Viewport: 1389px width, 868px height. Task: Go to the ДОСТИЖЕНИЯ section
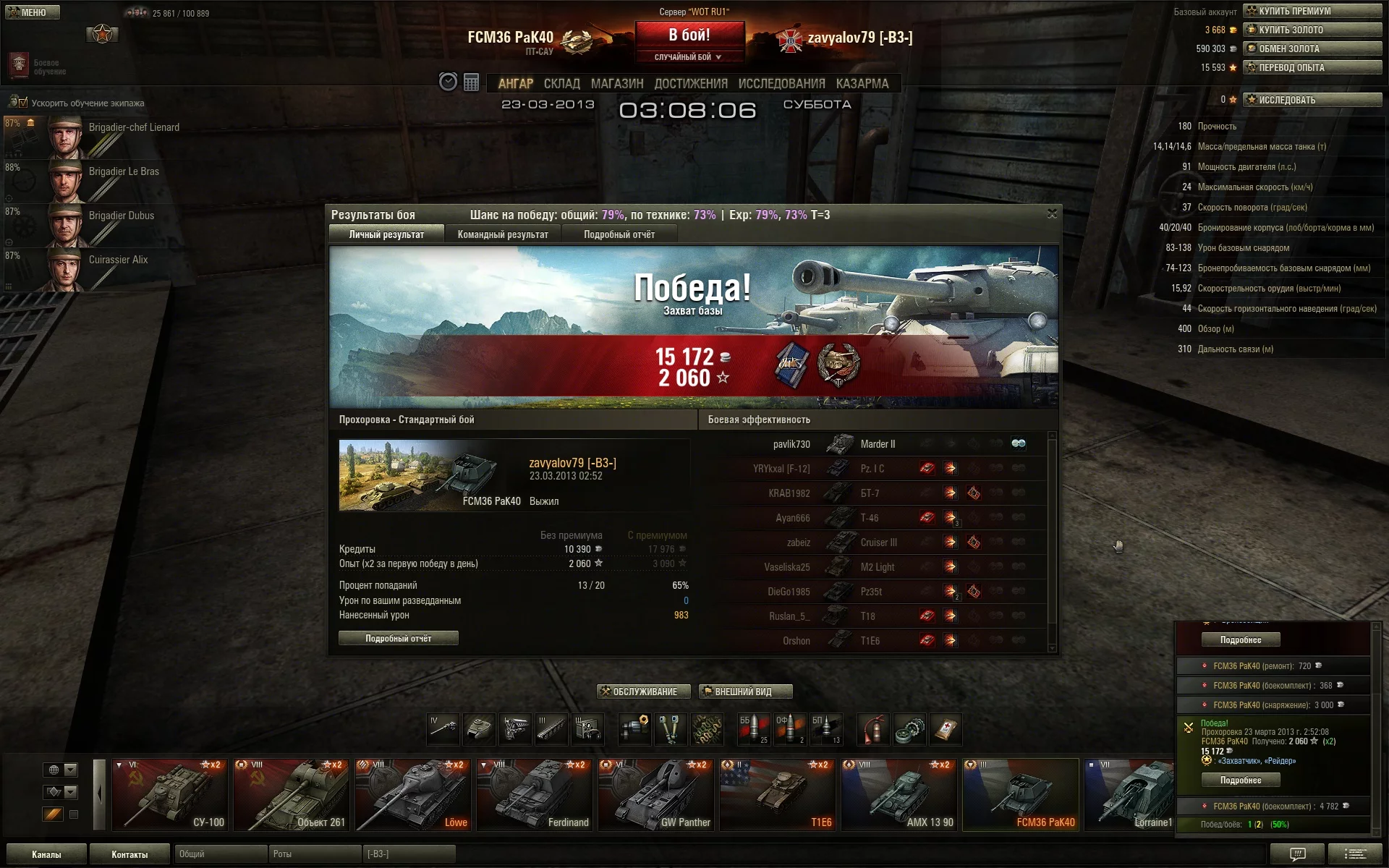690,84
